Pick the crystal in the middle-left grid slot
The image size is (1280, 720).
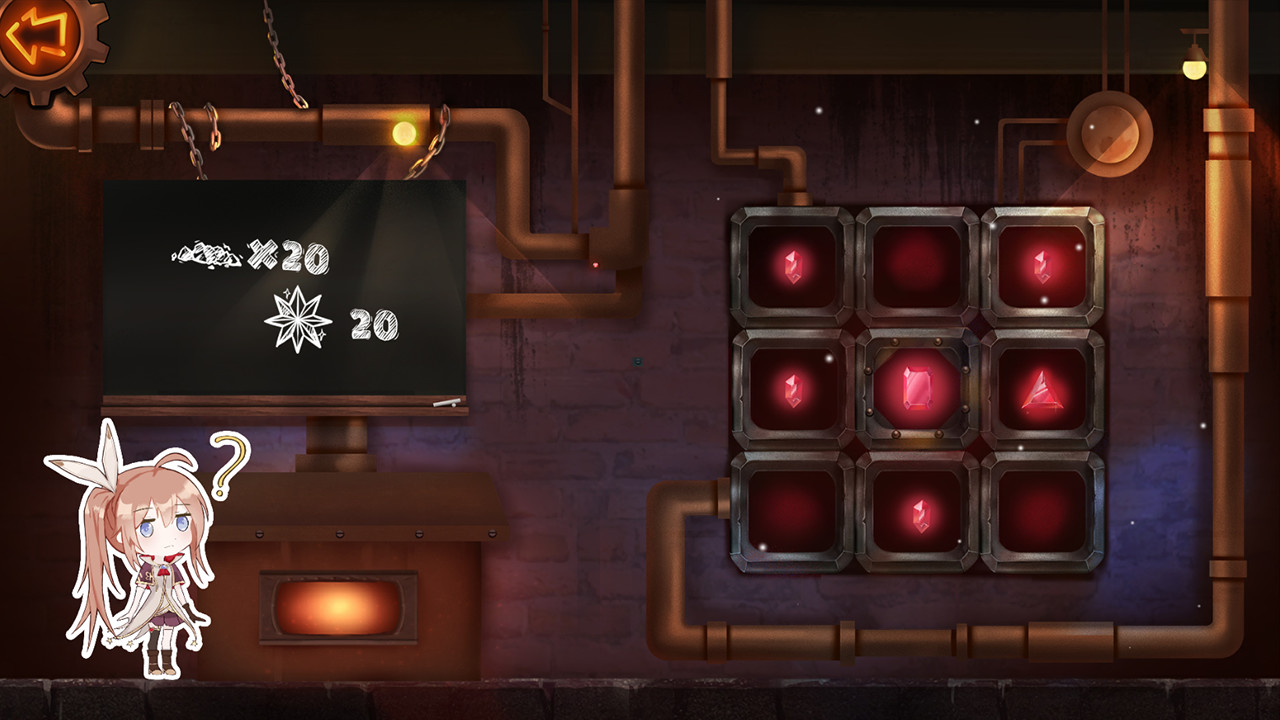[791, 392]
